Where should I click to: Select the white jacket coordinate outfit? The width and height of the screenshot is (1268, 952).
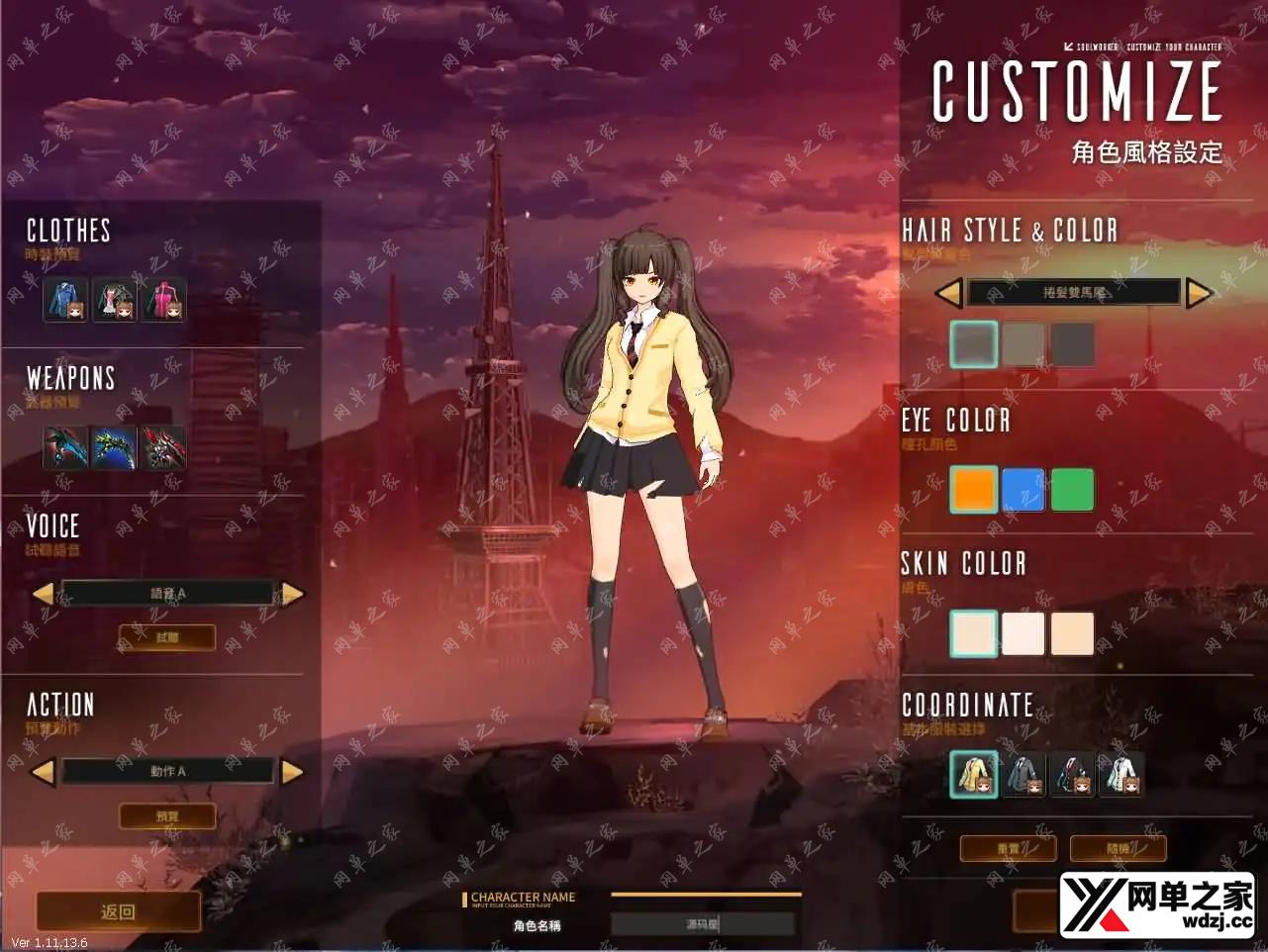tap(1121, 774)
